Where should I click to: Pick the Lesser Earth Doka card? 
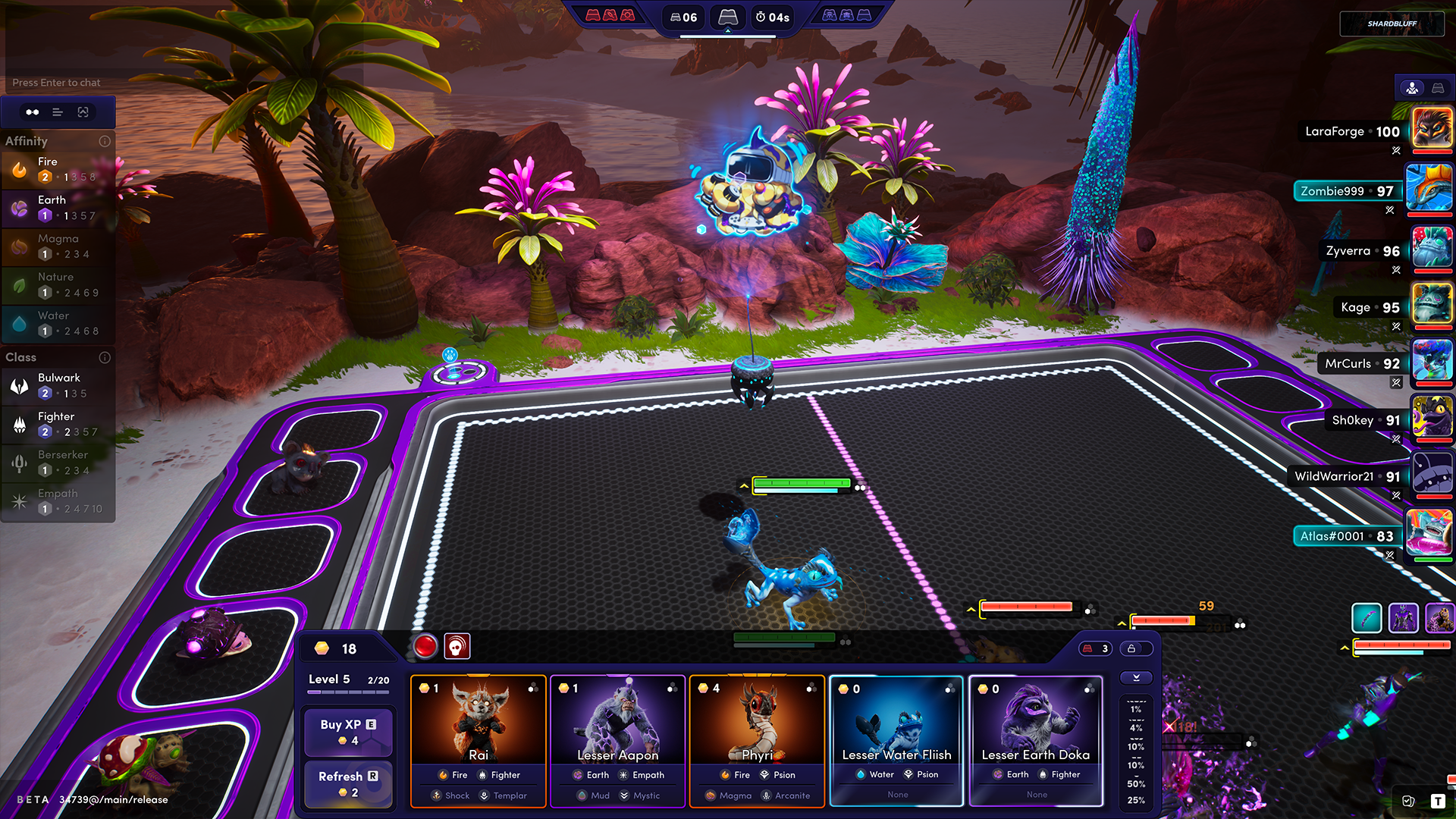(1036, 740)
